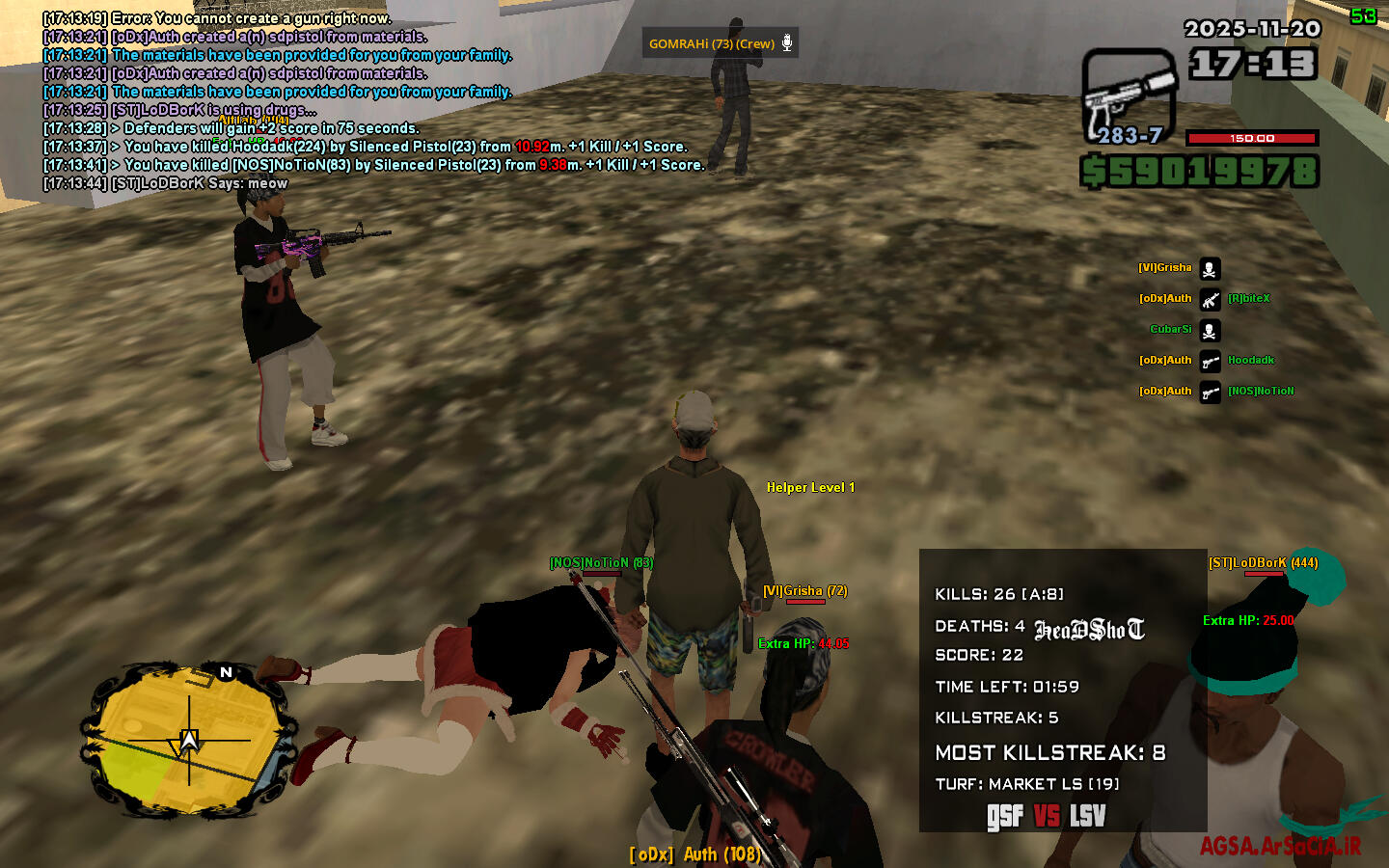Viewport: 1389px width, 868px height.
Task: Choose the pistol icon beside Hoodadk
Action: click(x=1210, y=362)
